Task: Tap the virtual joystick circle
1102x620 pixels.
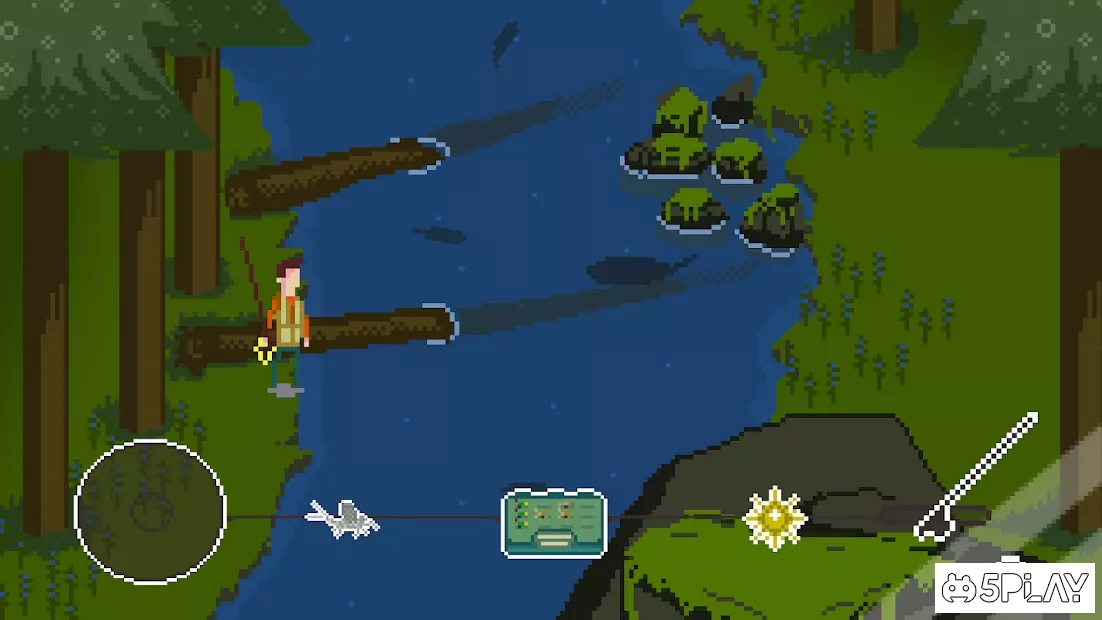Action: point(150,511)
